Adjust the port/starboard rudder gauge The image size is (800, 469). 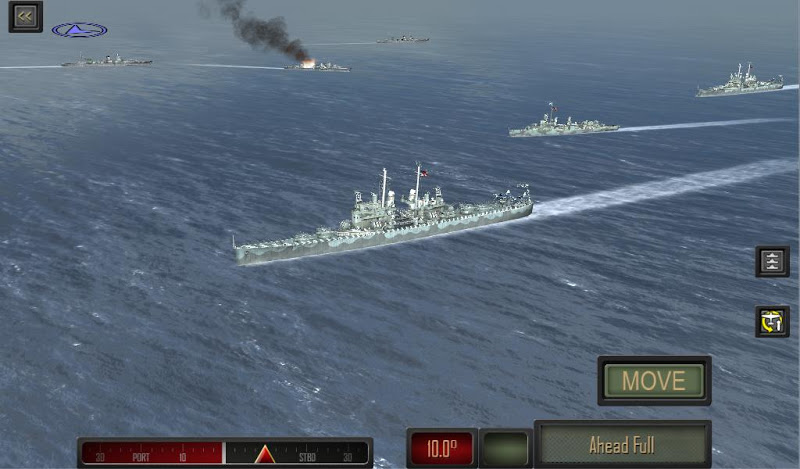[225, 453]
